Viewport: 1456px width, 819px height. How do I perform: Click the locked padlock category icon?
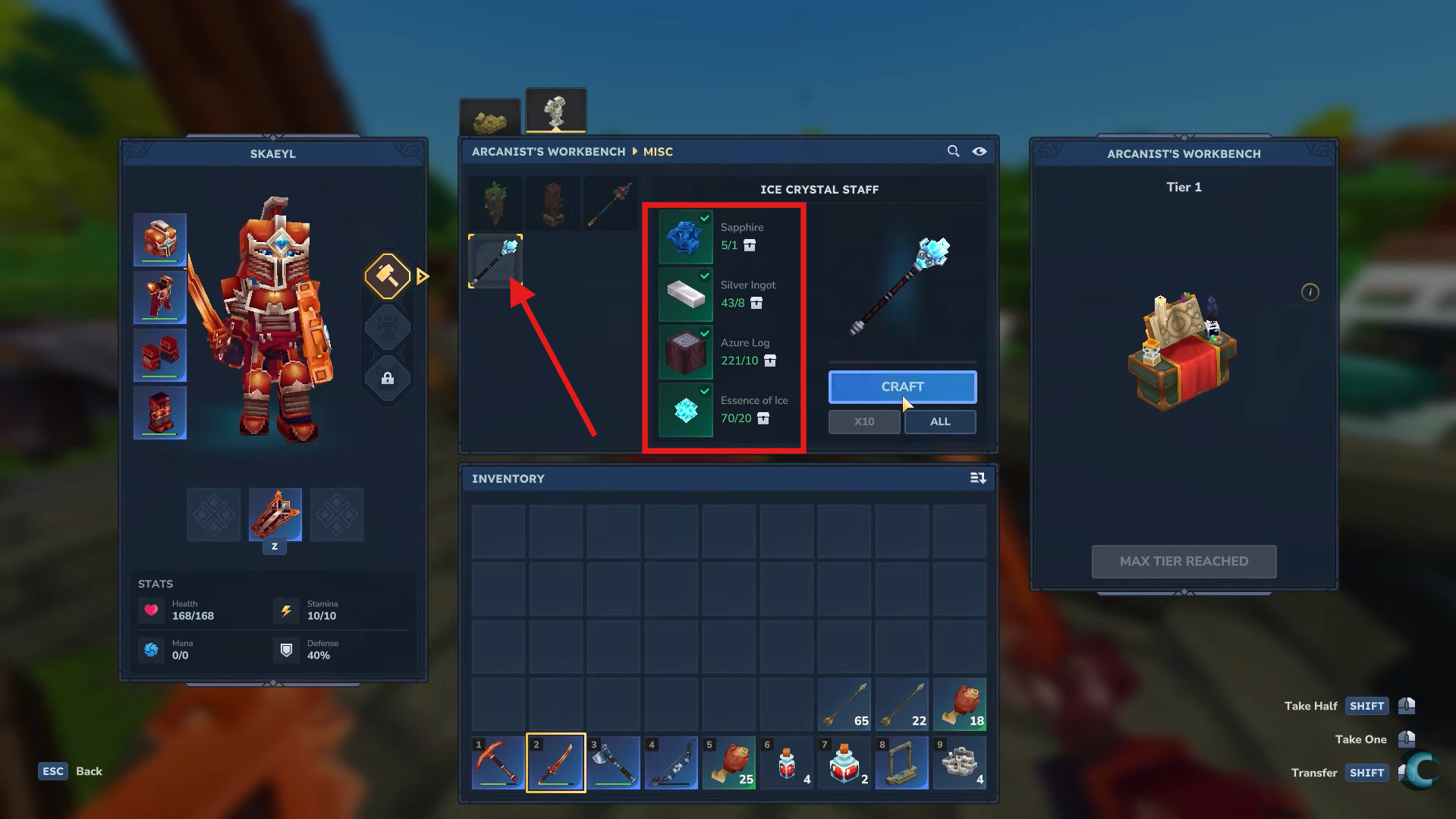pyautogui.click(x=388, y=379)
